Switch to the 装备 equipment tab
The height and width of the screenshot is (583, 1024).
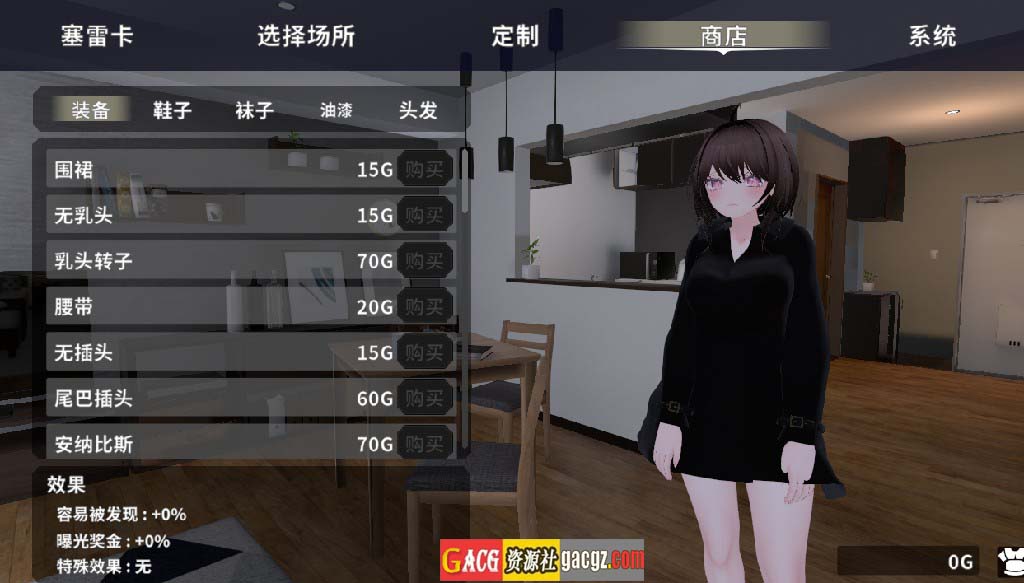[x=90, y=109]
